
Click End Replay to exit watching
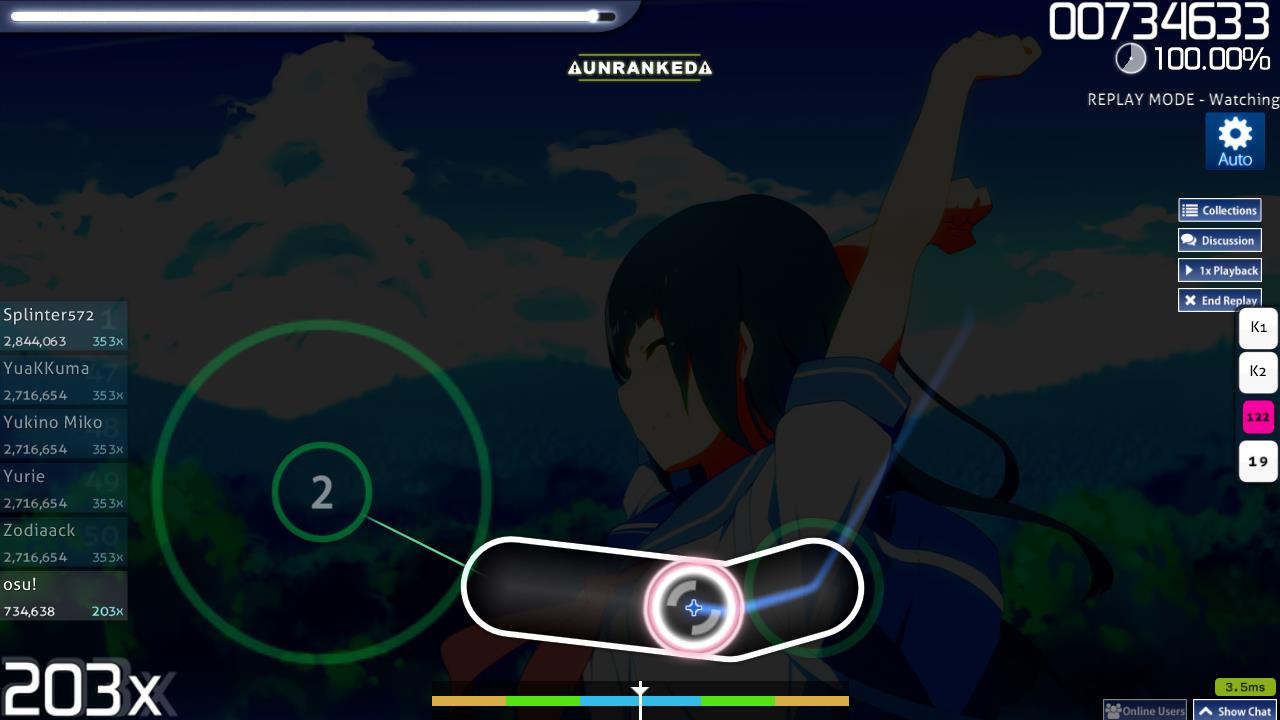click(1219, 300)
